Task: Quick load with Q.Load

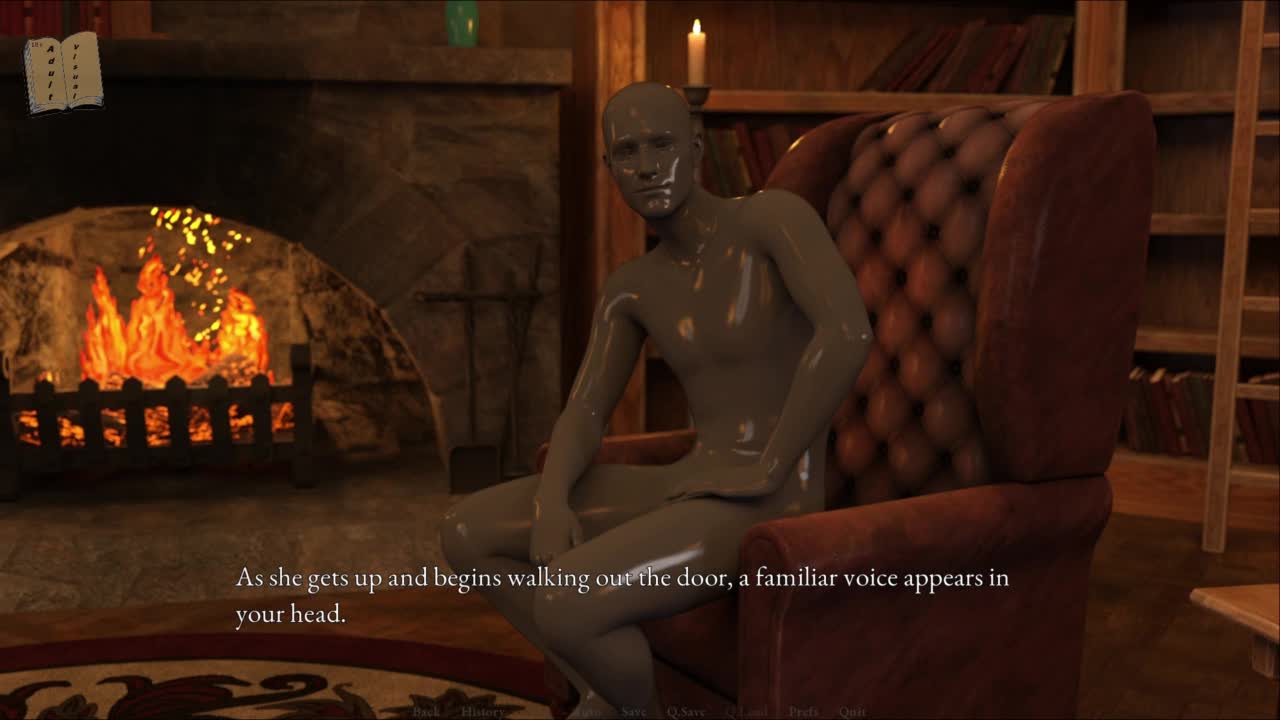Action: point(746,712)
